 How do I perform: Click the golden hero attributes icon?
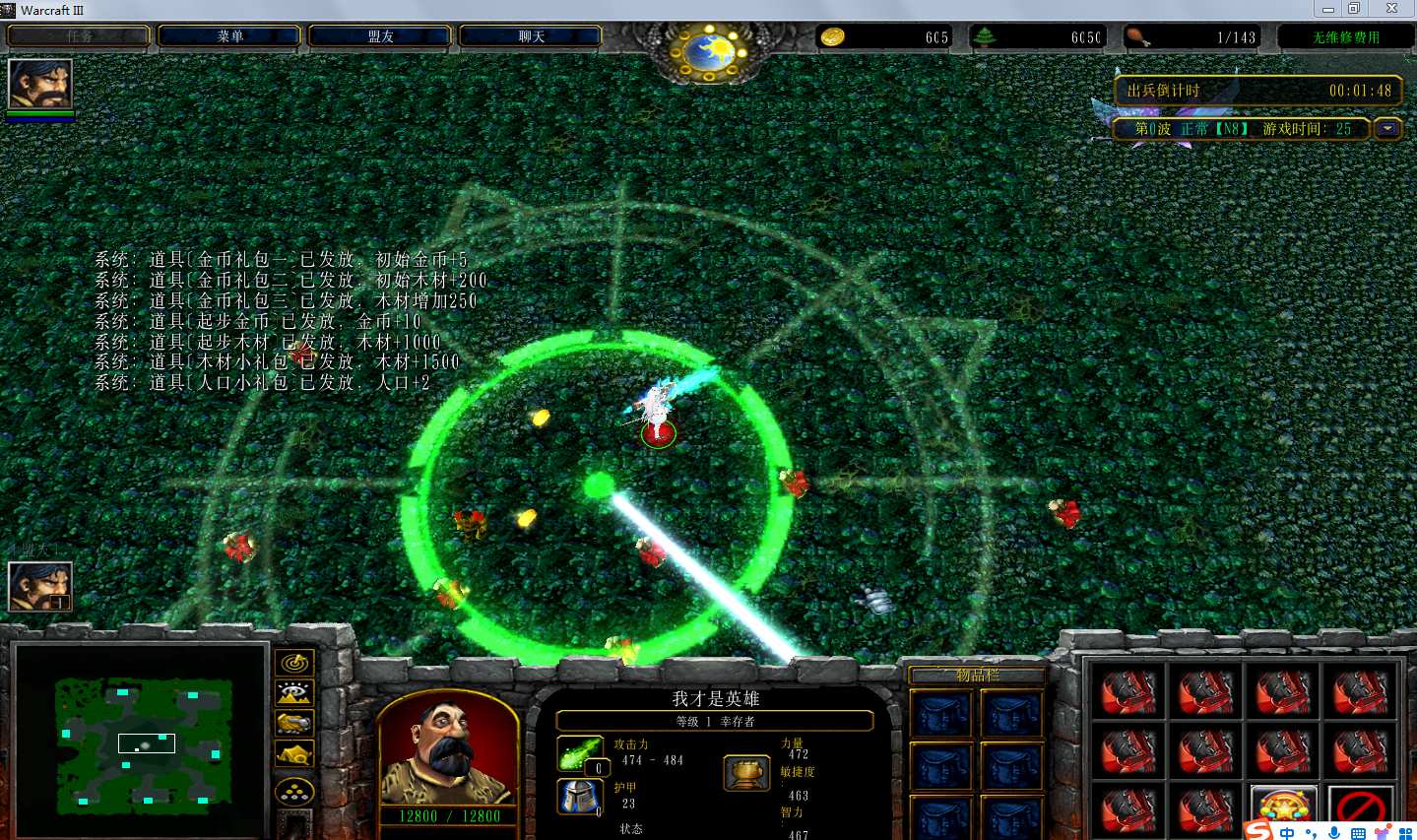pyautogui.click(x=745, y=773)
